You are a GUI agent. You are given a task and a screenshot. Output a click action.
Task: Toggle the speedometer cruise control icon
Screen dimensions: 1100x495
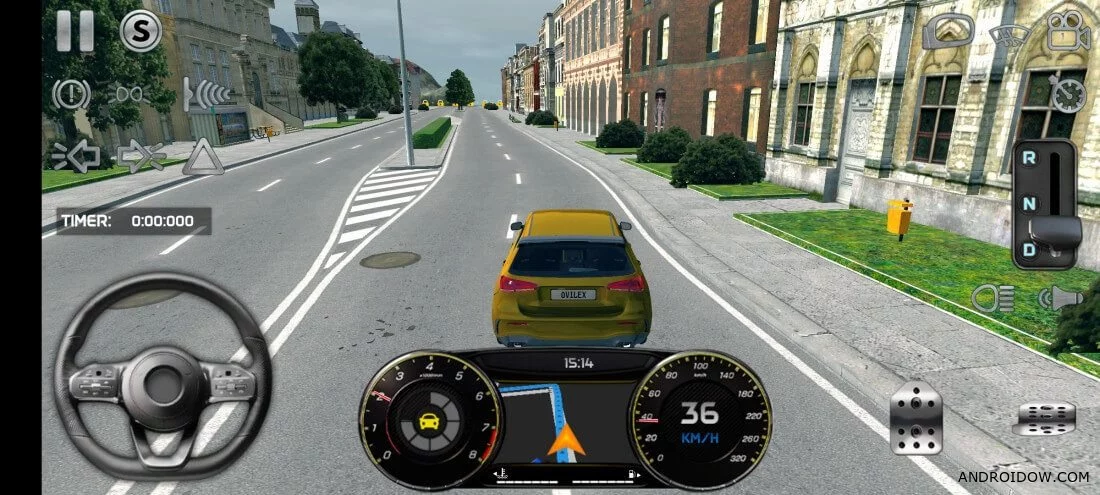(x=1069, y=94)
